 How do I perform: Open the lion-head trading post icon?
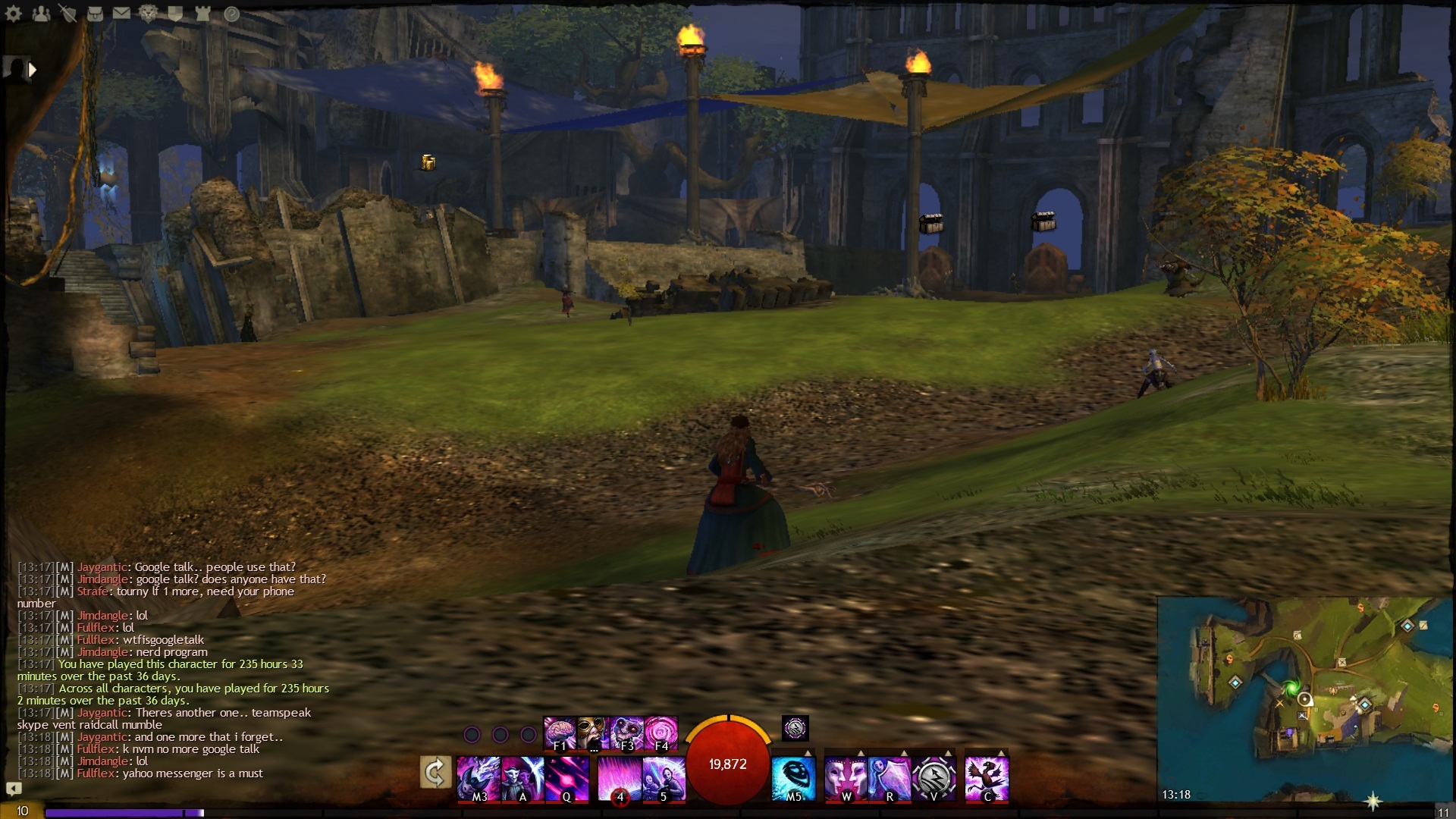point(148,14)
